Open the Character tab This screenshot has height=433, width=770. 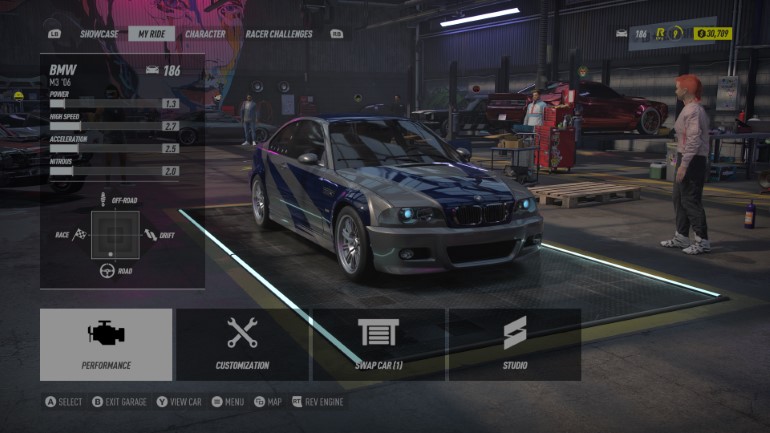205,34
